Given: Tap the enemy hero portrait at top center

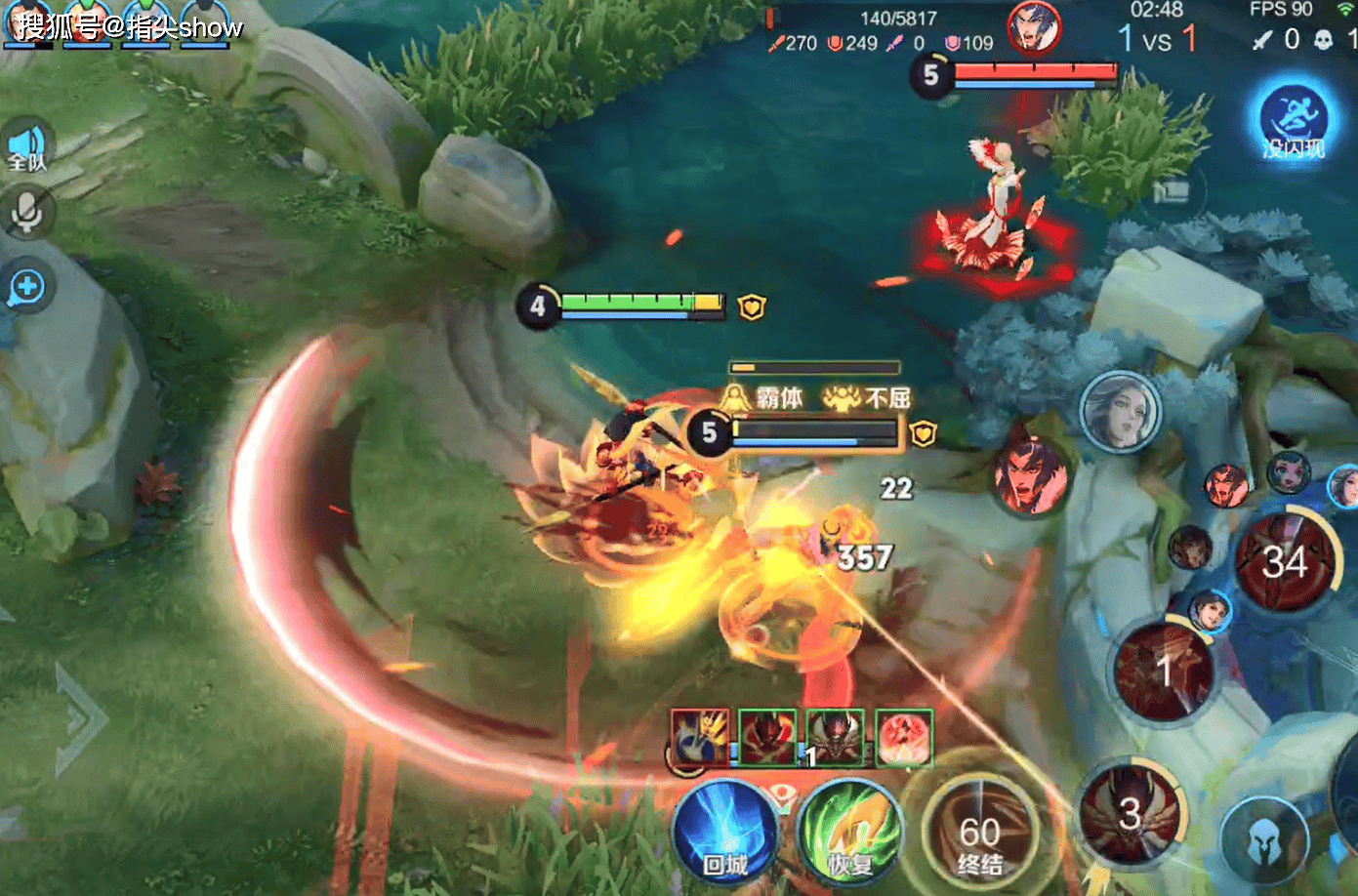Looking at the screenshot, I should [x=1033, y=27].
